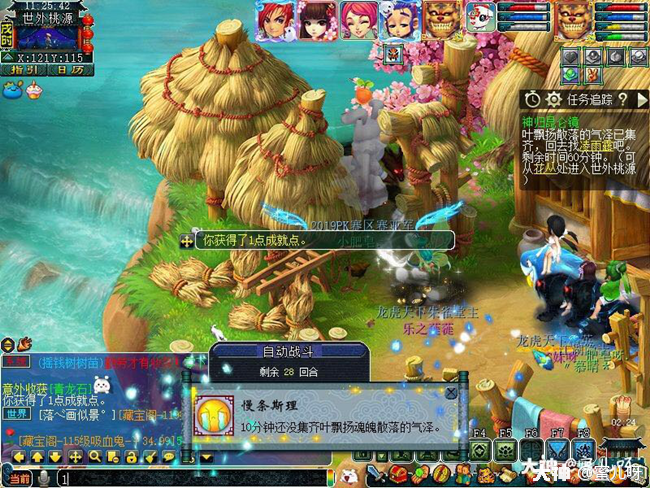The height and width of the screenshot is (488, 650).
Task: Click the white pet portrait
Action: 481,19
